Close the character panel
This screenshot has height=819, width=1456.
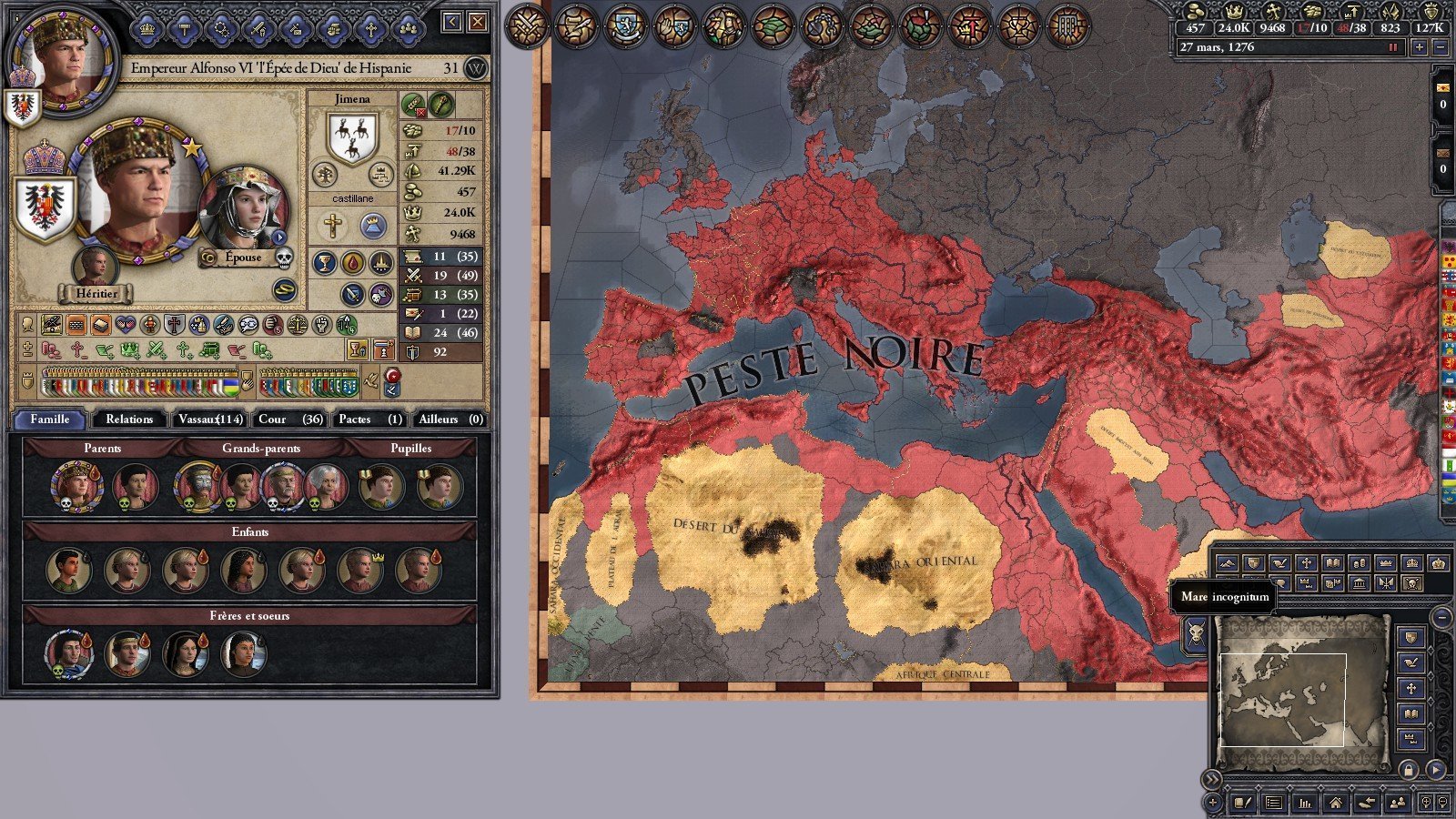478,22
